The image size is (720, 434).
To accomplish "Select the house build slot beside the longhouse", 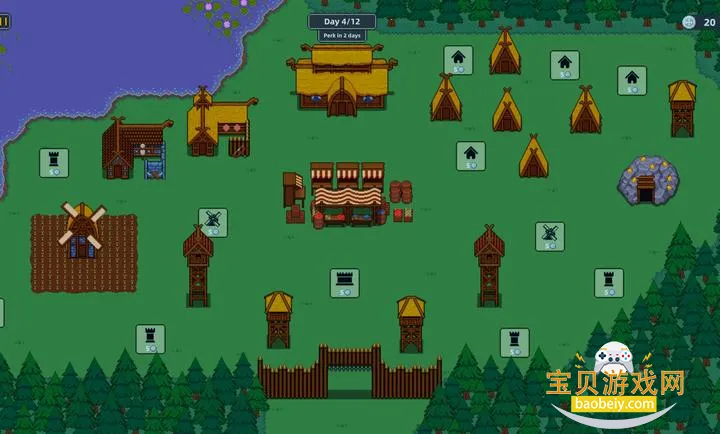I will (458, 60).
